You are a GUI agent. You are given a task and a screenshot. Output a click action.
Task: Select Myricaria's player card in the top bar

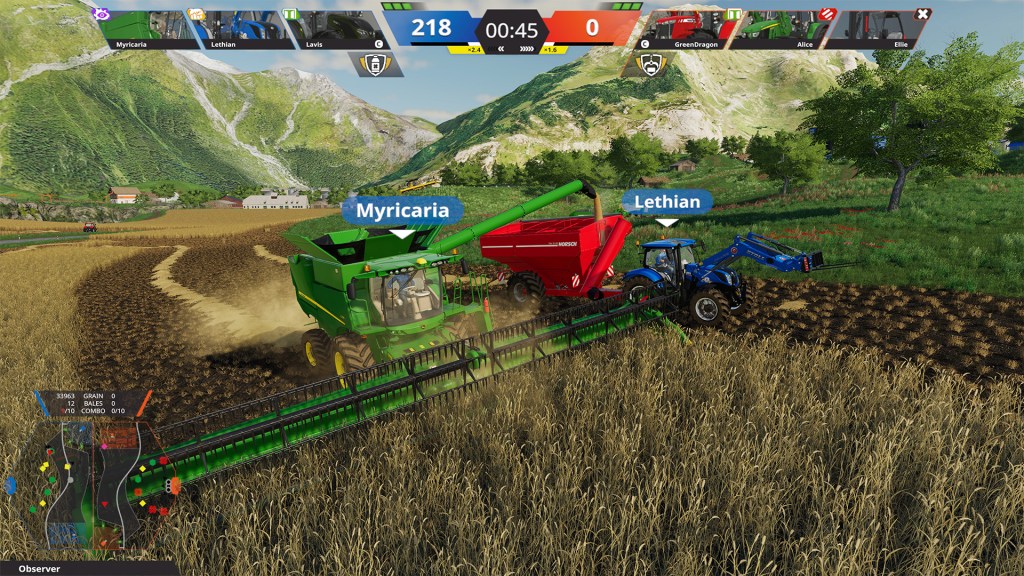[x=146, y=30]
